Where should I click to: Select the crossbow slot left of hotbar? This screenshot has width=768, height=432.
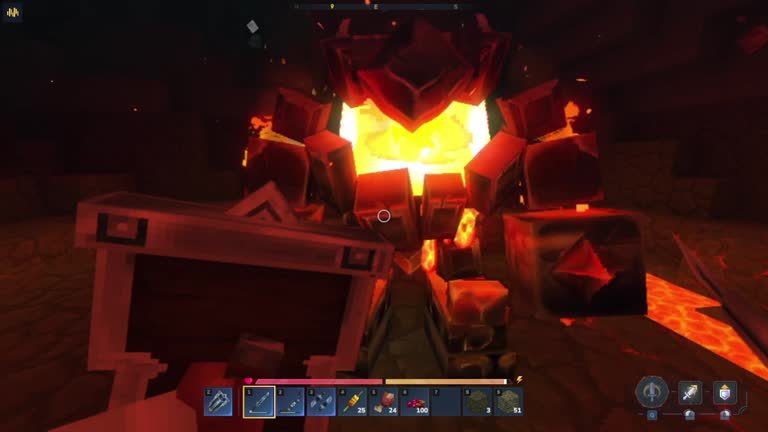coord(218,402)
